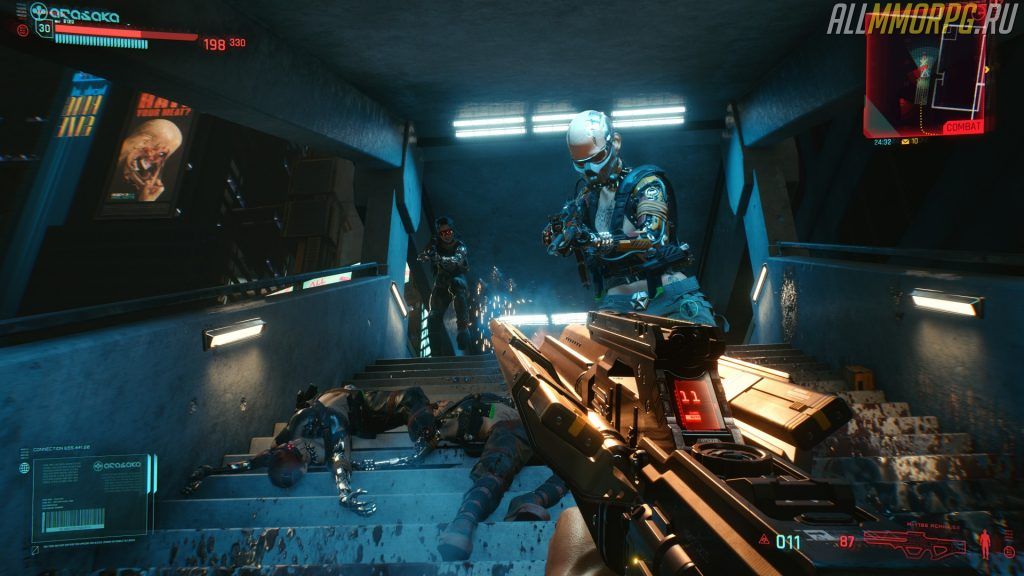Click the Arasaka connection panel
Screen dimensions: 1024x576
[89, 497]
